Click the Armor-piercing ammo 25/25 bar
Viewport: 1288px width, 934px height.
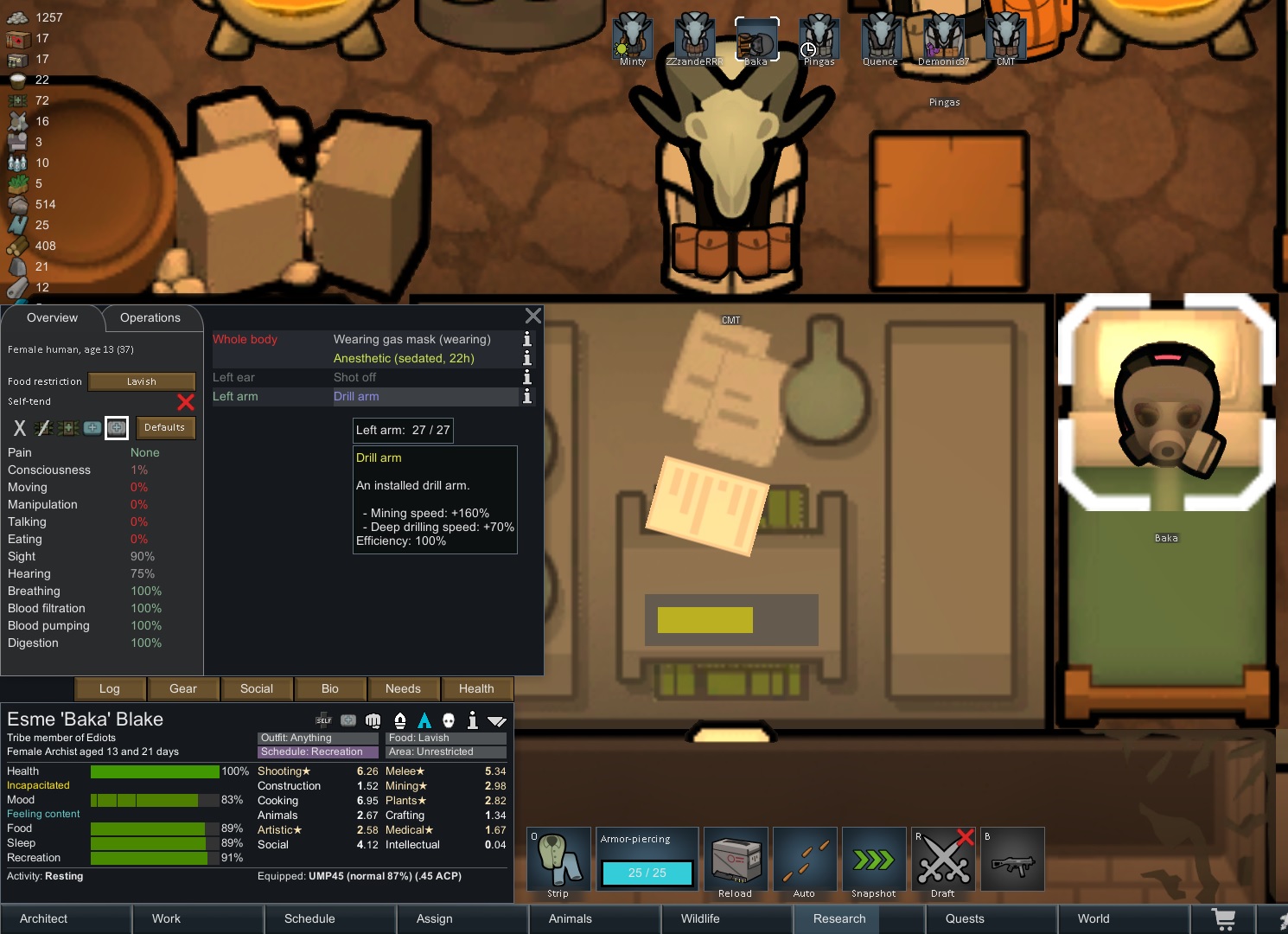[647, 873]
